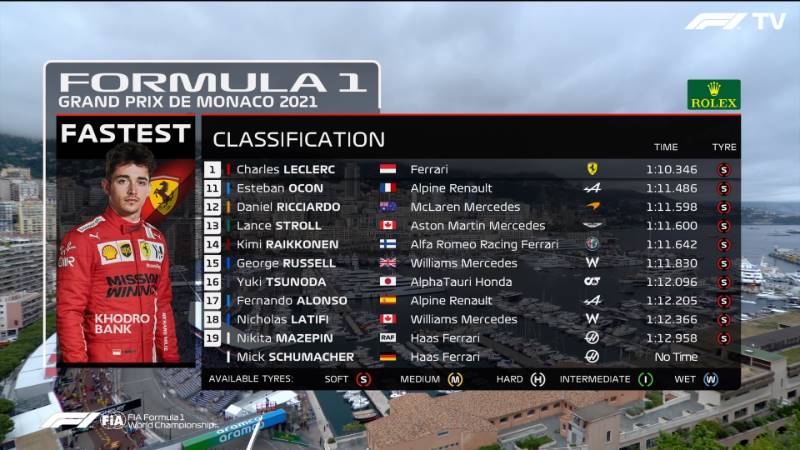This screenshot has width=800, height=450.
Task: Select Fernando Alonso's classification entry
Action: click(470, 300)
